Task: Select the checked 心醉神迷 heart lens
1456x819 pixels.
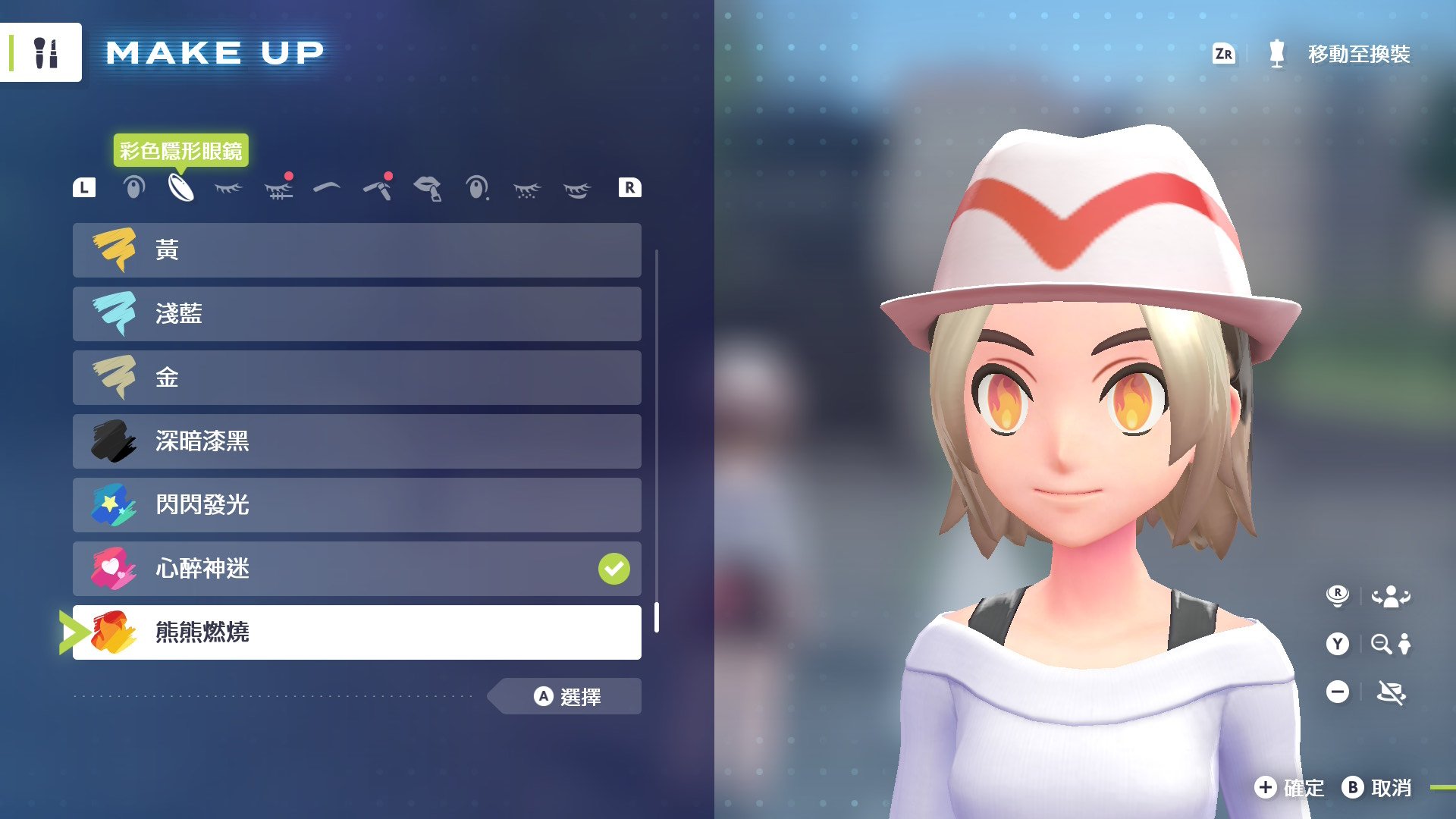Action: (356, 569)
